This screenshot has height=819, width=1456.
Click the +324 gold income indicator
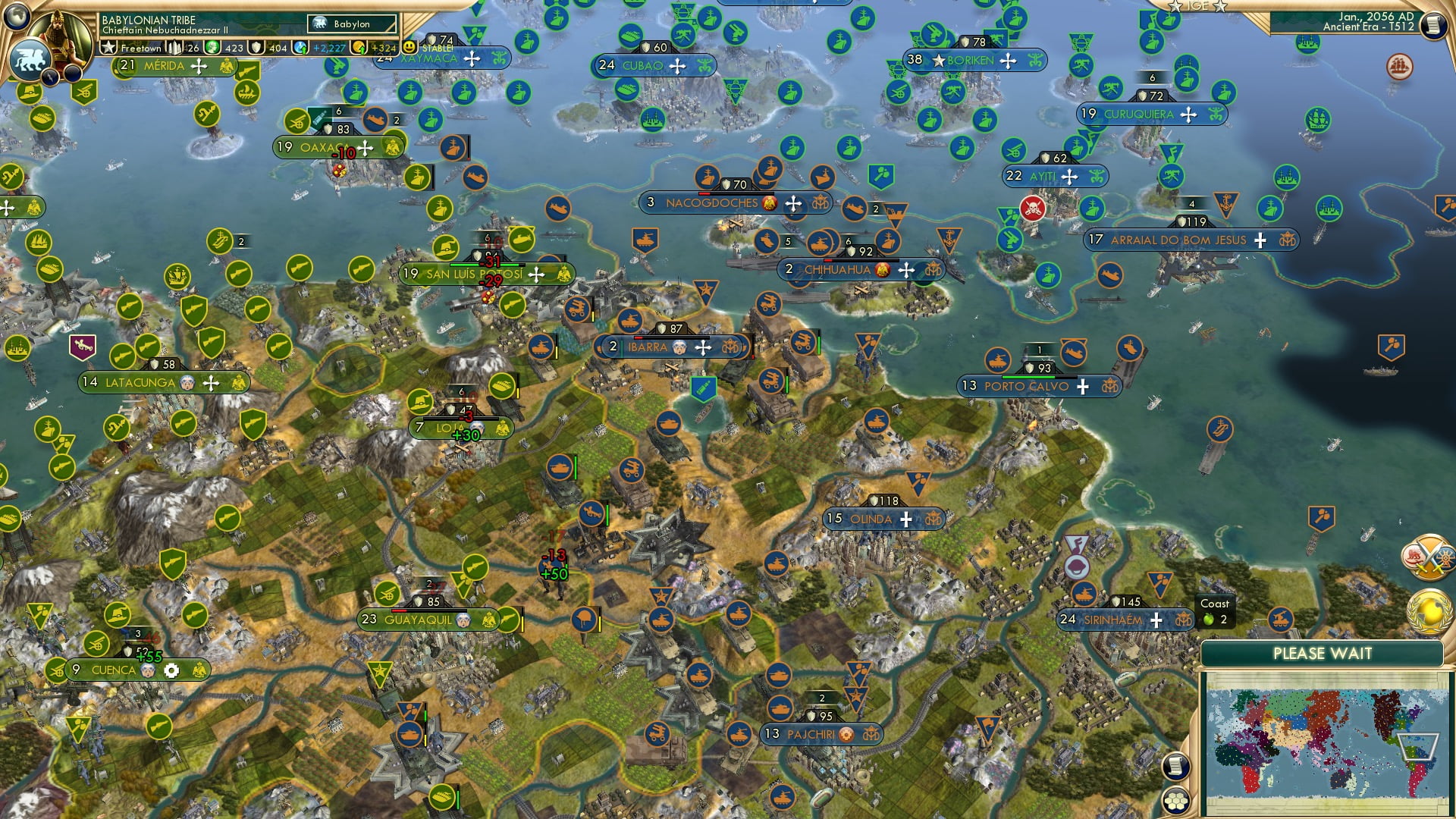[x=377, y=47]
